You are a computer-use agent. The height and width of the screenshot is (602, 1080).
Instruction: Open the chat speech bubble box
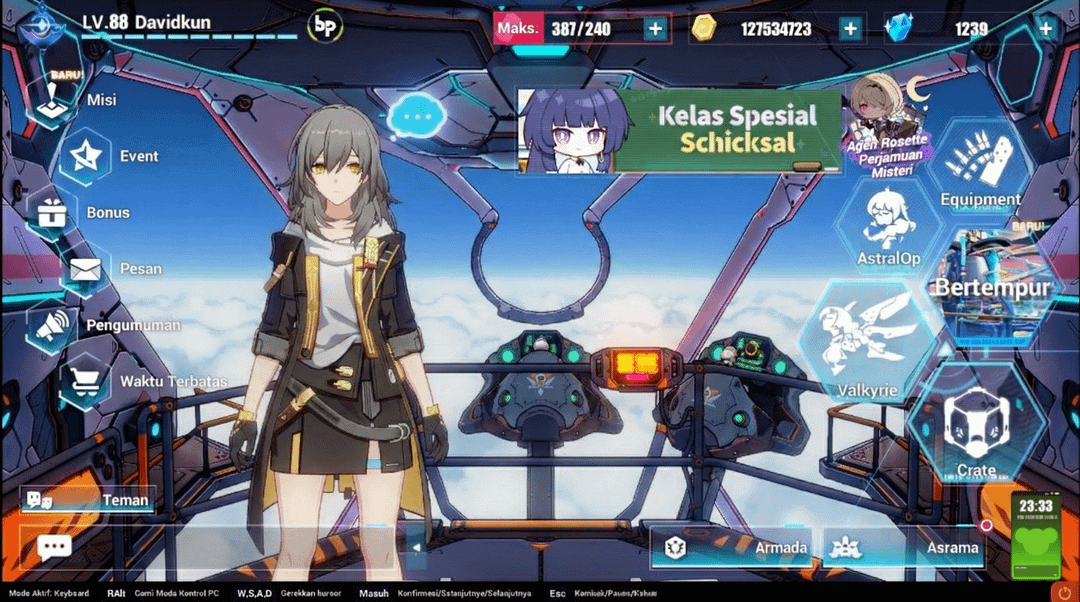pyautogui.click(x=54, y=547)
